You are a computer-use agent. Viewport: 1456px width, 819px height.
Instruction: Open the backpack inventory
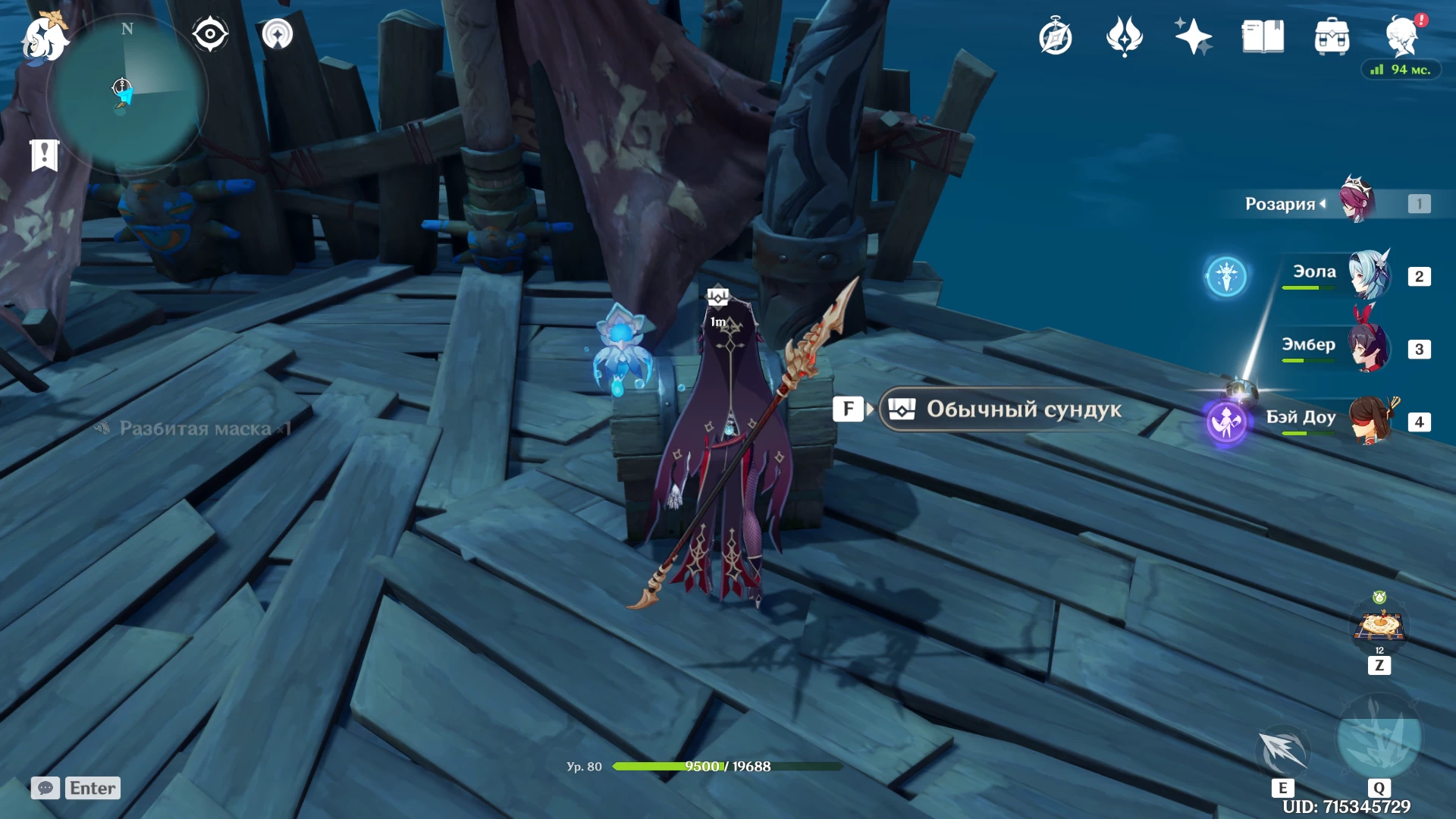(1332, 36)
